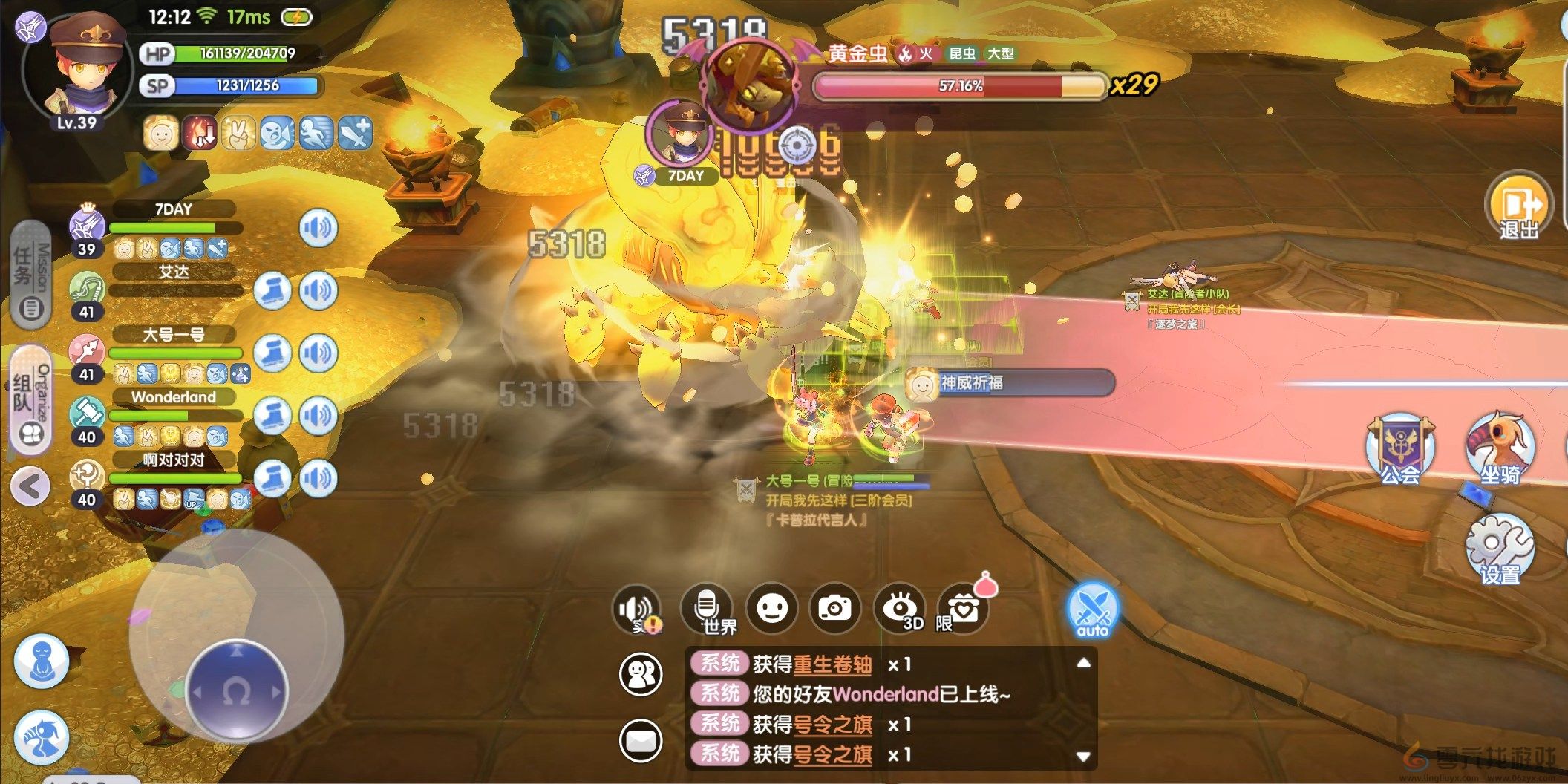Click the 重生卷轴 item link in chat
Image resolution: width=1568 pixels, height=784 pixels.
(x=832, y=664)
